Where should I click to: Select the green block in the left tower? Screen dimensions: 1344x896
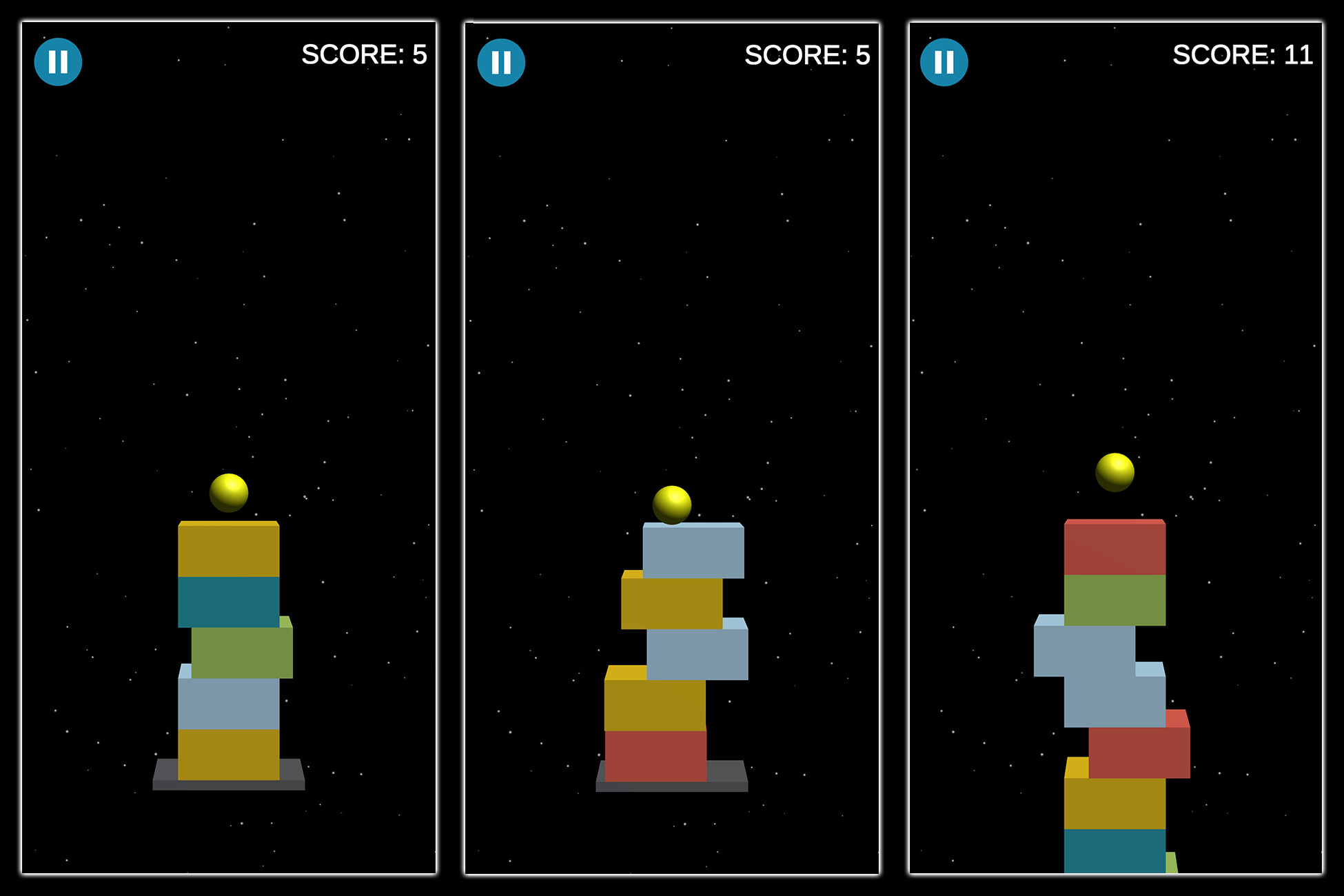point(241,651)
